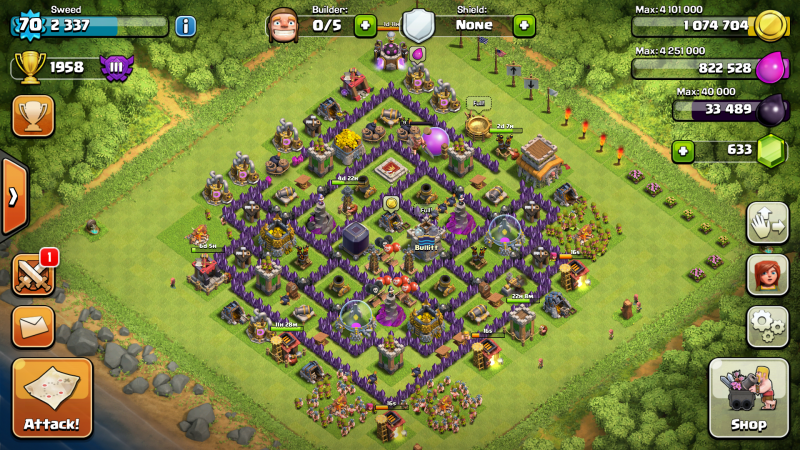
Task: Open the level 70 experience badge
Action: 31,24
